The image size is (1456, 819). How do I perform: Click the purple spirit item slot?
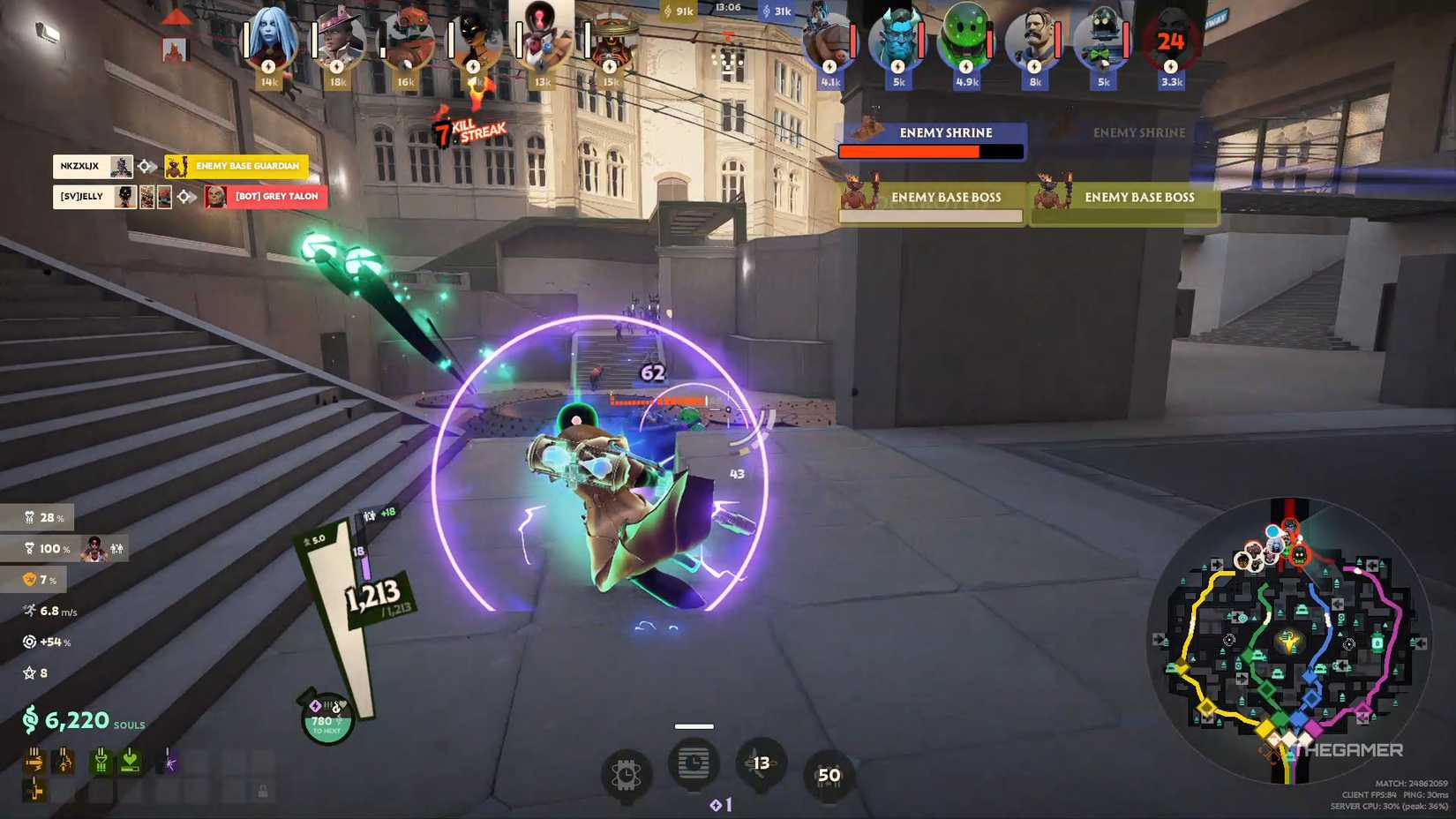(x=169, y=761)
